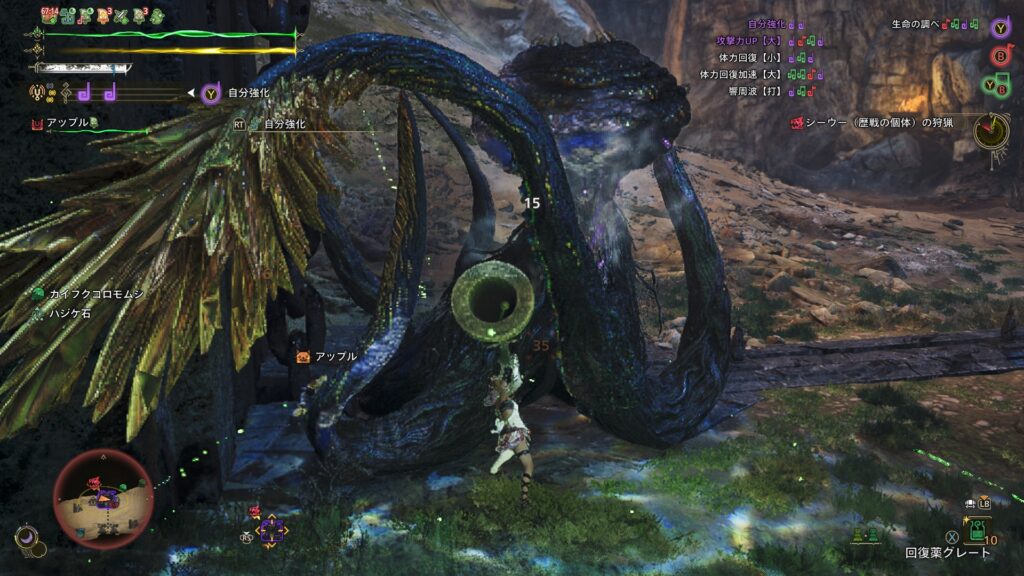1024x576 pixels.
Task: Open the circular minimap
Action: coord(103,497)
